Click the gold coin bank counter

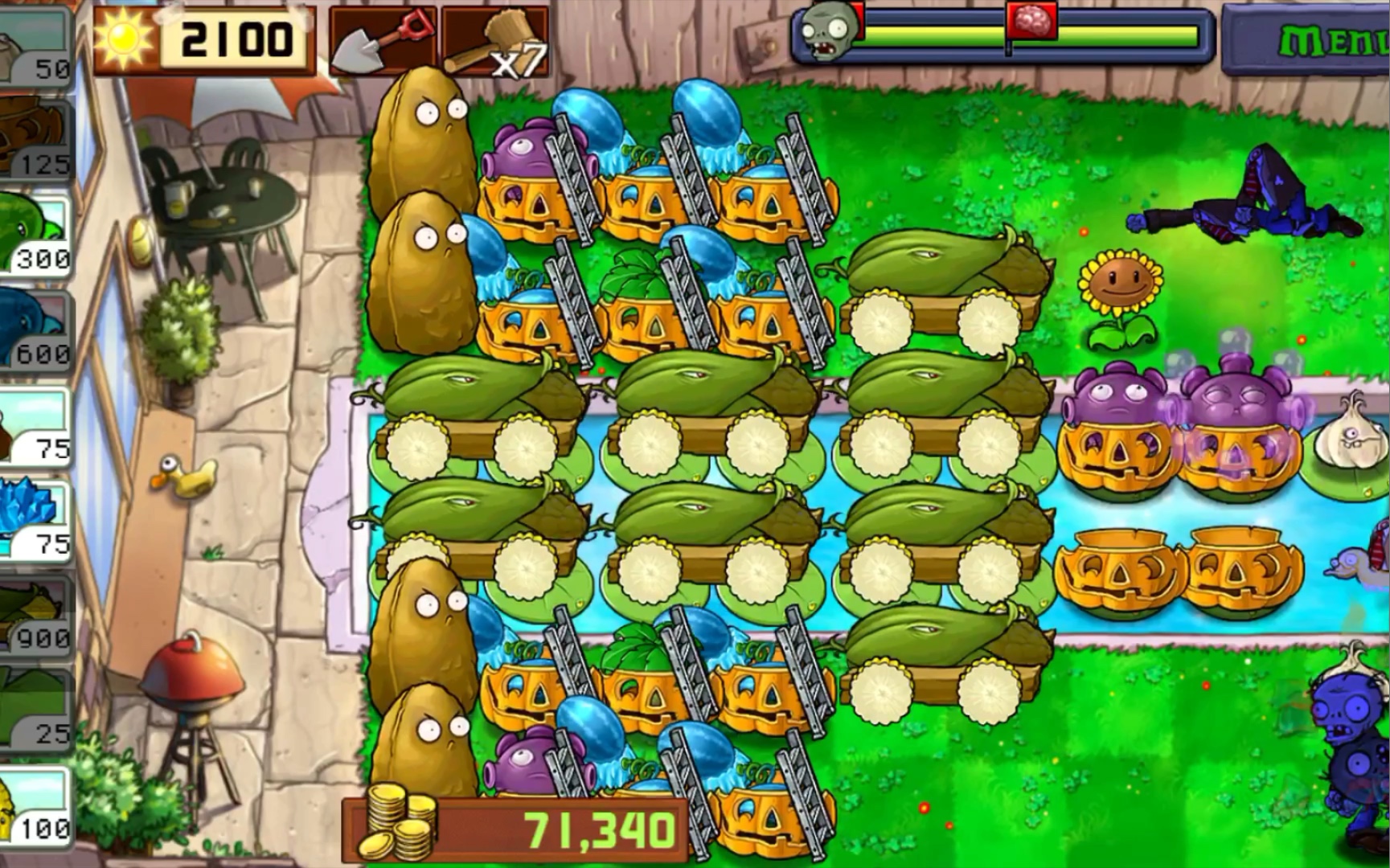[x=515, y=829]
